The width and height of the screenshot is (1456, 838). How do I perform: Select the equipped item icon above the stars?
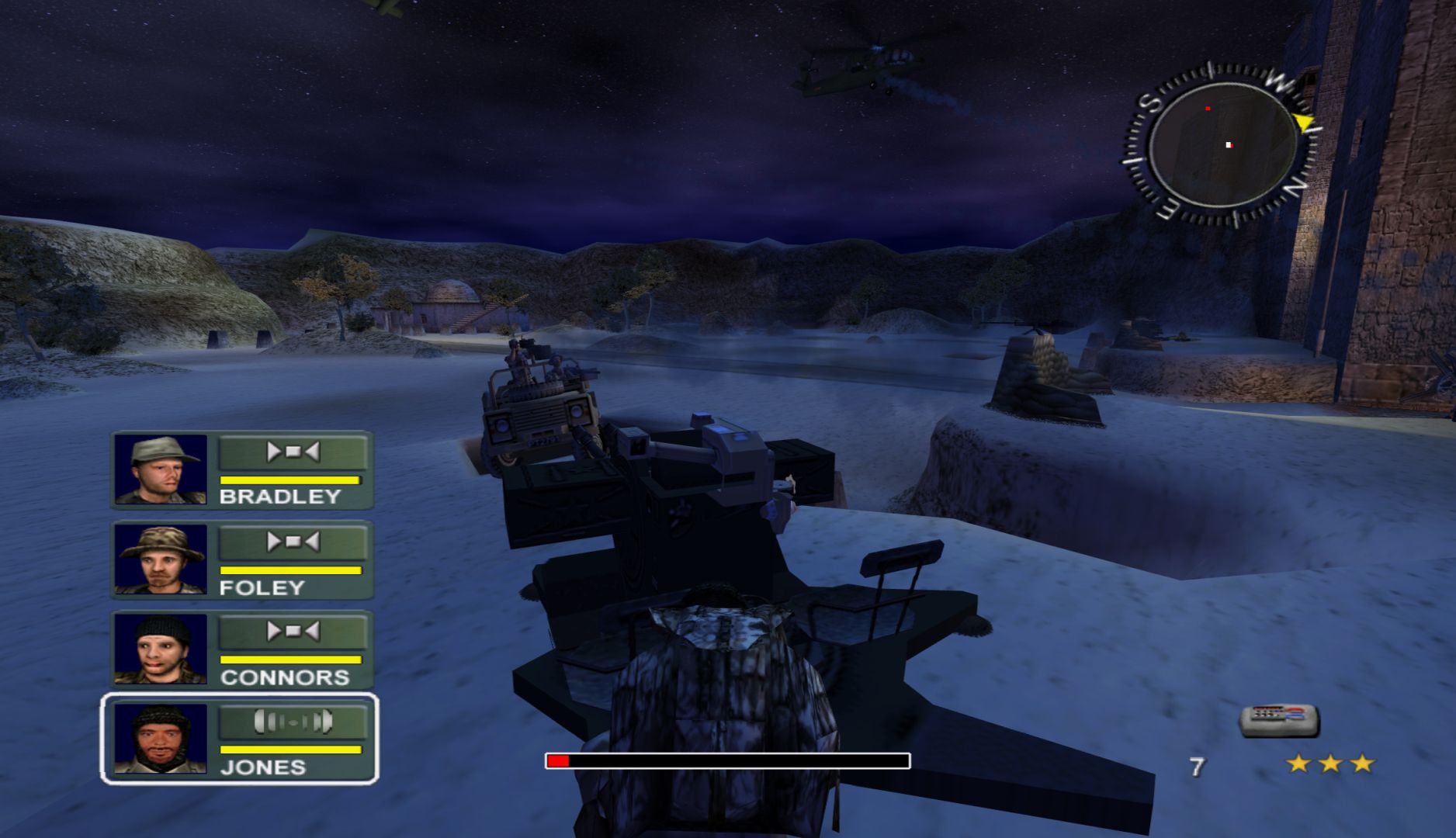(x=1278, y=719)
